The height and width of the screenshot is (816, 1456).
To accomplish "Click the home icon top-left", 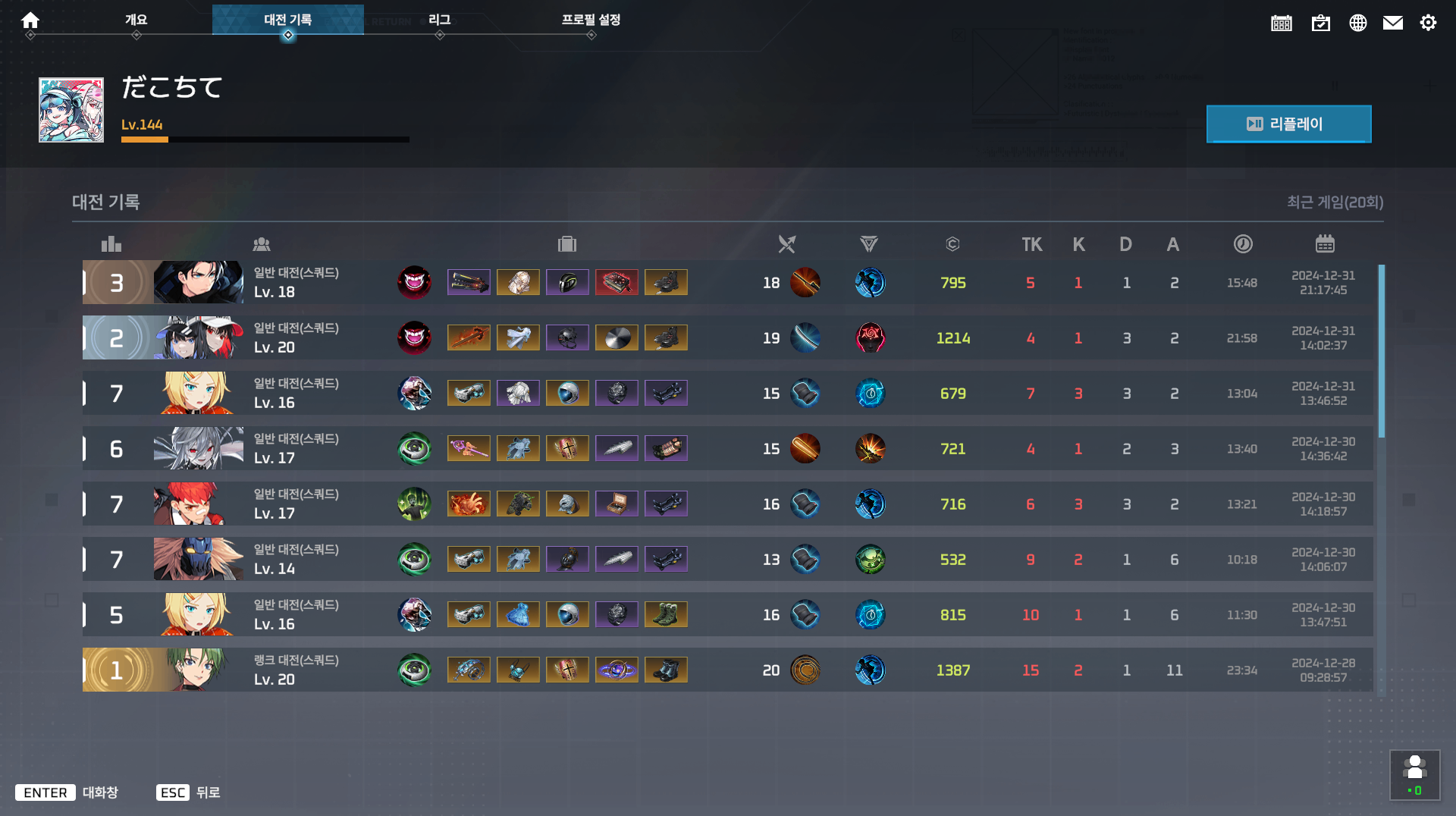I will coord(30,20).
